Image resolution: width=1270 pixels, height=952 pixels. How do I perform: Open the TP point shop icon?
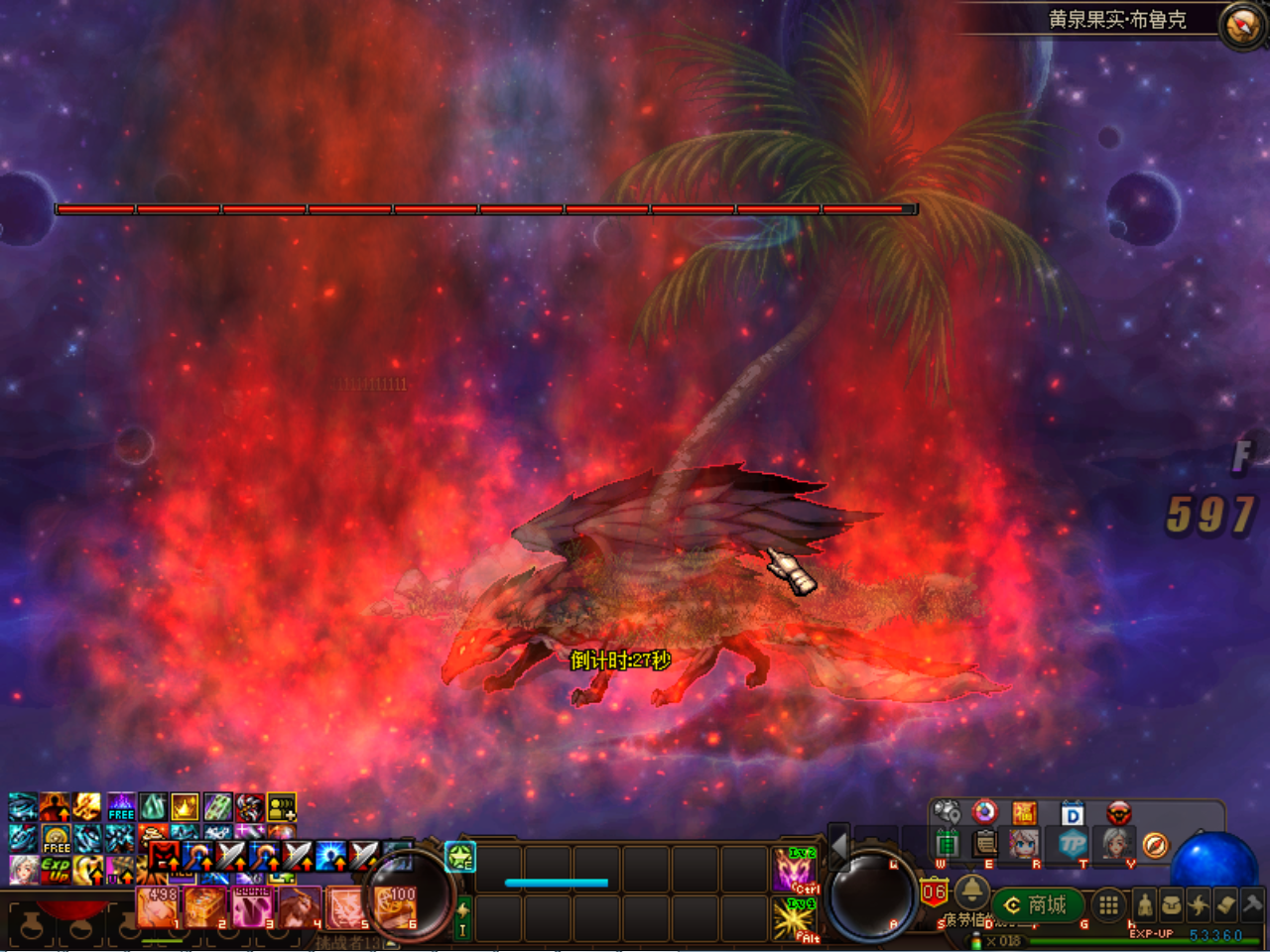(1073, 843)
